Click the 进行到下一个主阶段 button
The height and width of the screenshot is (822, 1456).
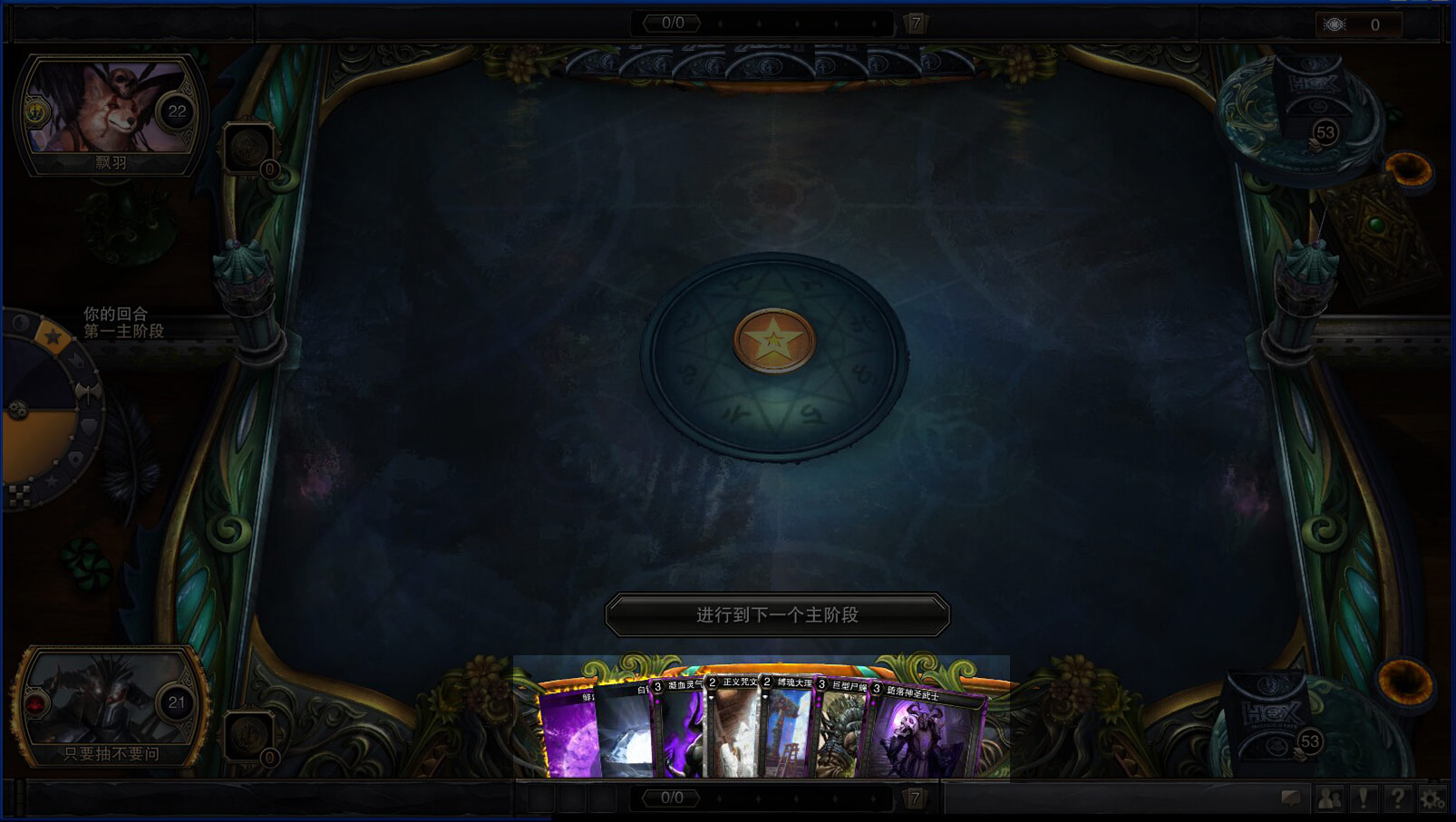click(777, 615)
